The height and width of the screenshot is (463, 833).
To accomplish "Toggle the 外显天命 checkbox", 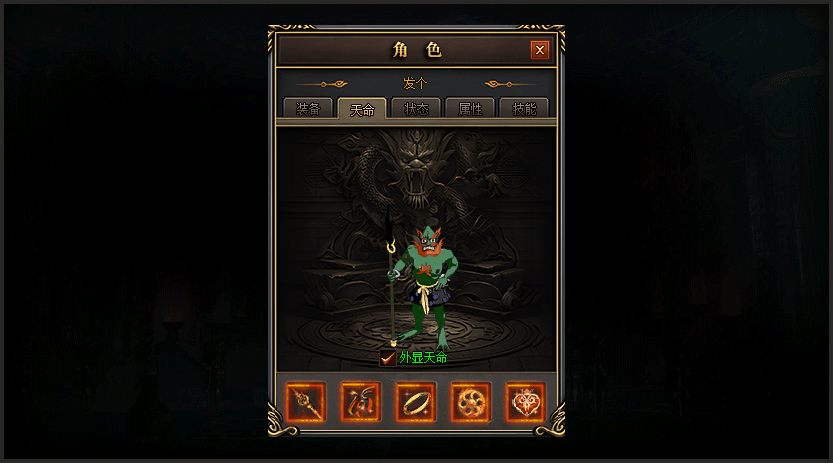I will 388,357.
